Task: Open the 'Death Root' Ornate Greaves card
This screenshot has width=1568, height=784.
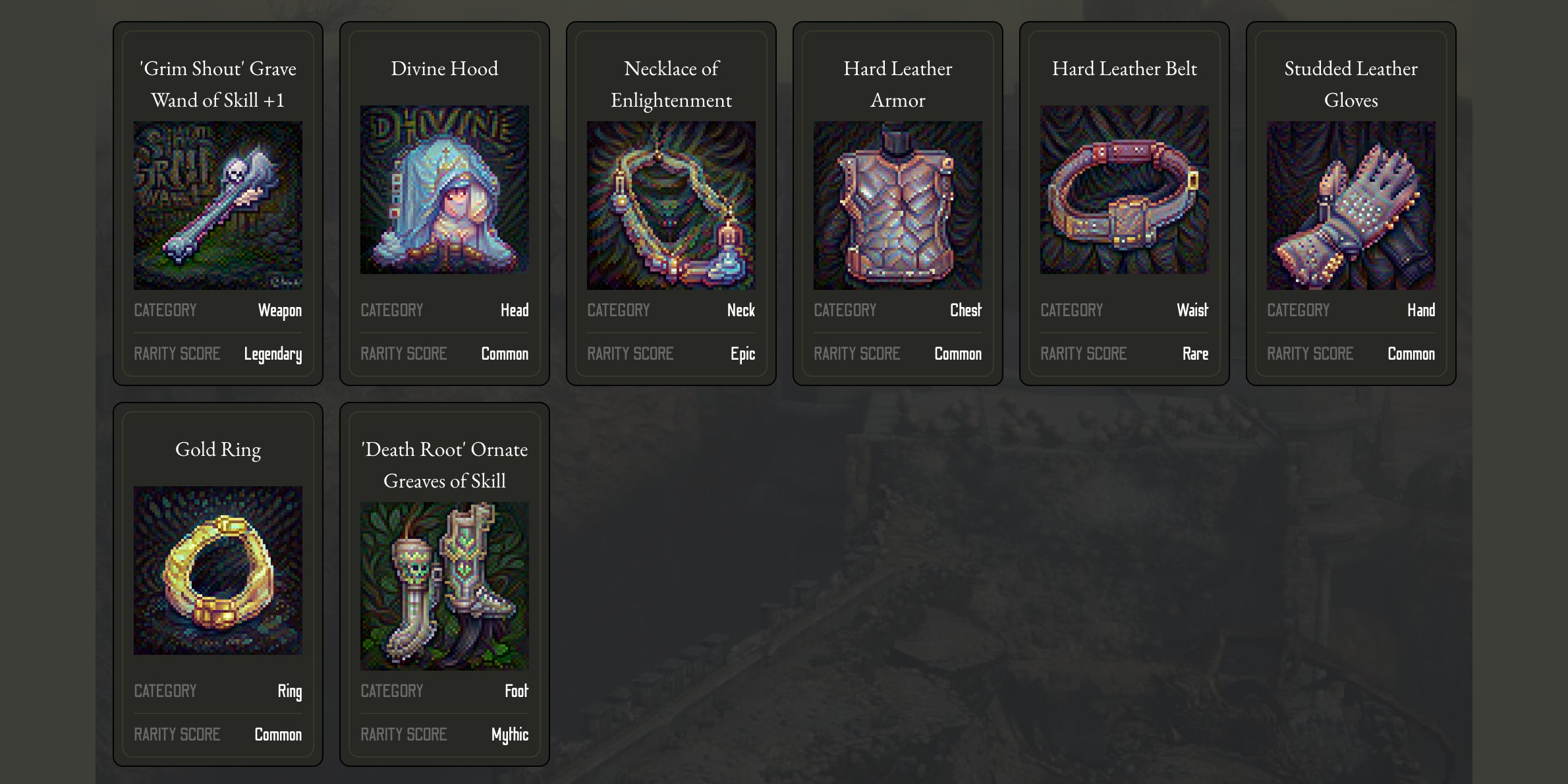Action: (444, 585)
